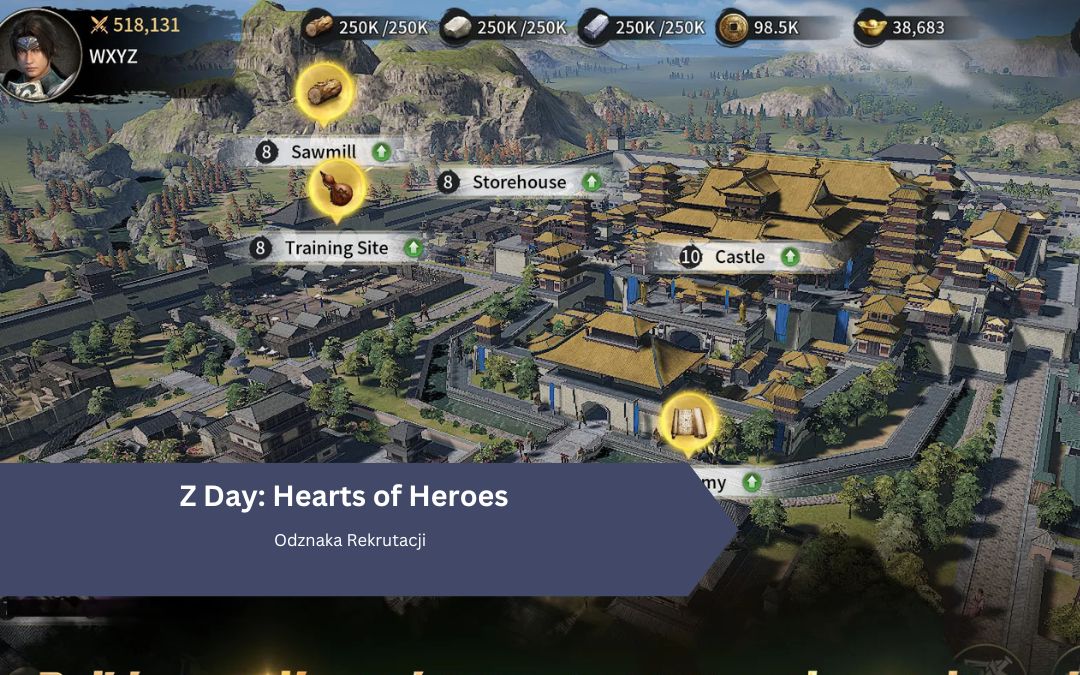Upgrade the Castle using the green arrow

point(790,257)
